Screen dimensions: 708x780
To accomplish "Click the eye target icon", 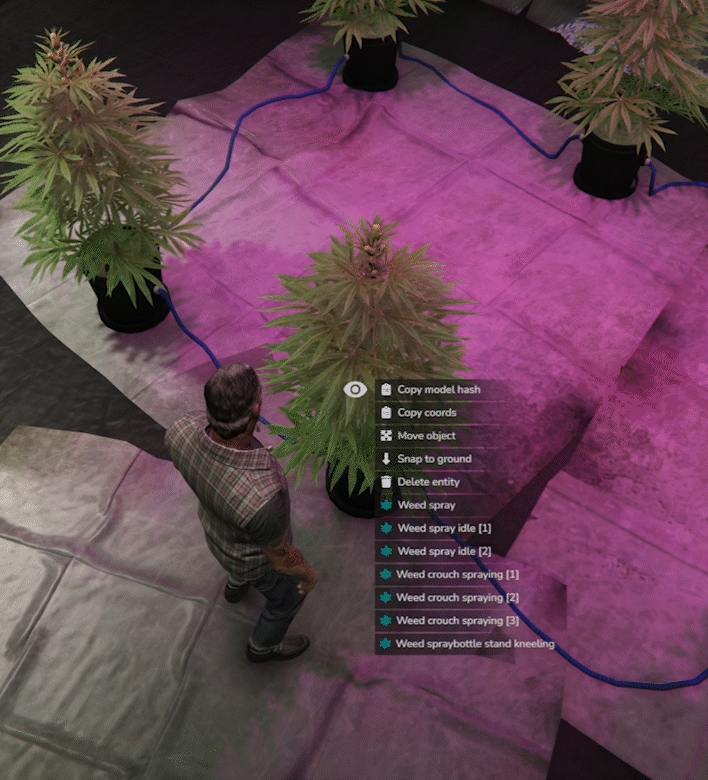I will point(355,389).
